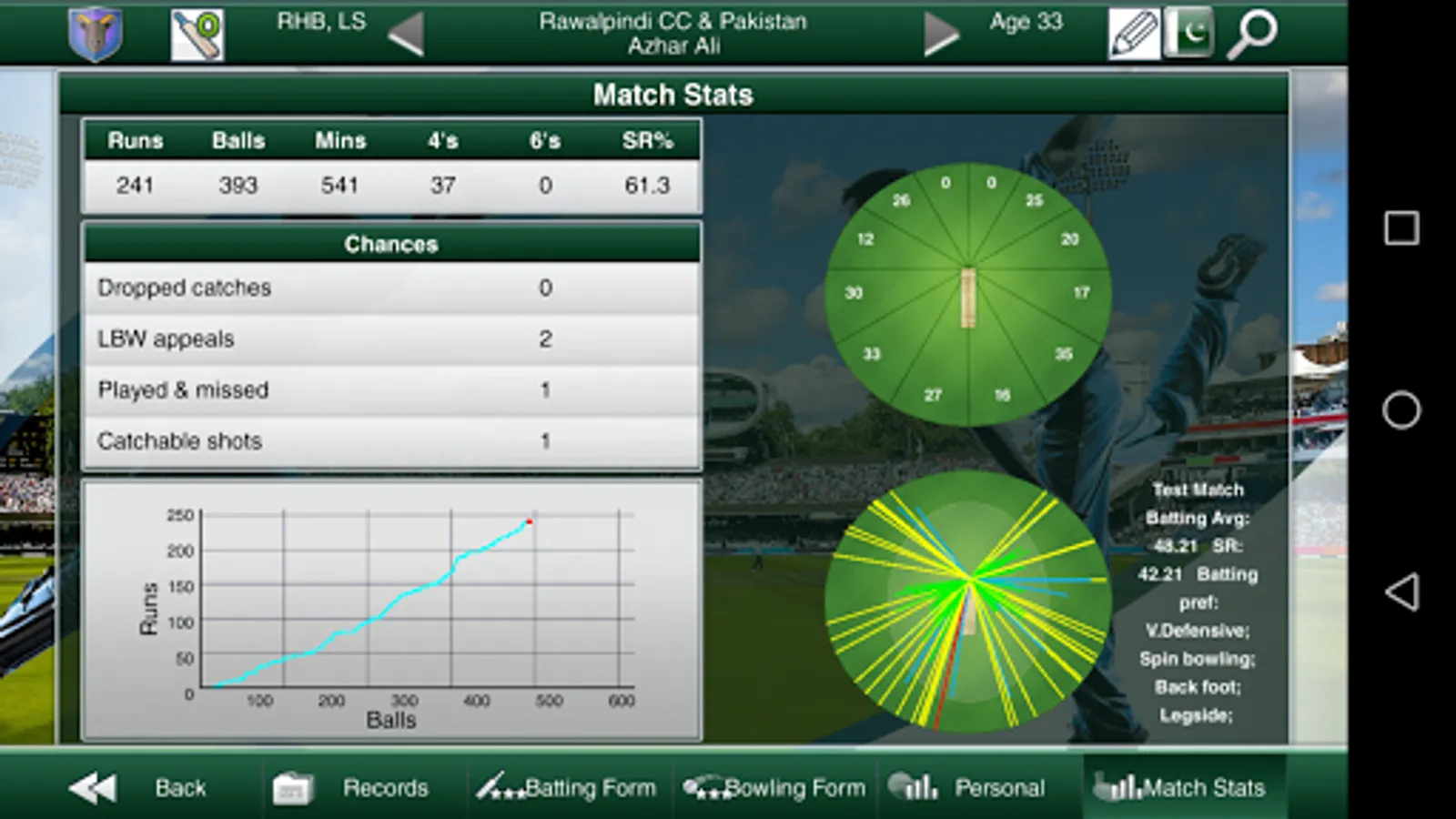Tap the Android back triangle button

click(x=1401, y=591)
